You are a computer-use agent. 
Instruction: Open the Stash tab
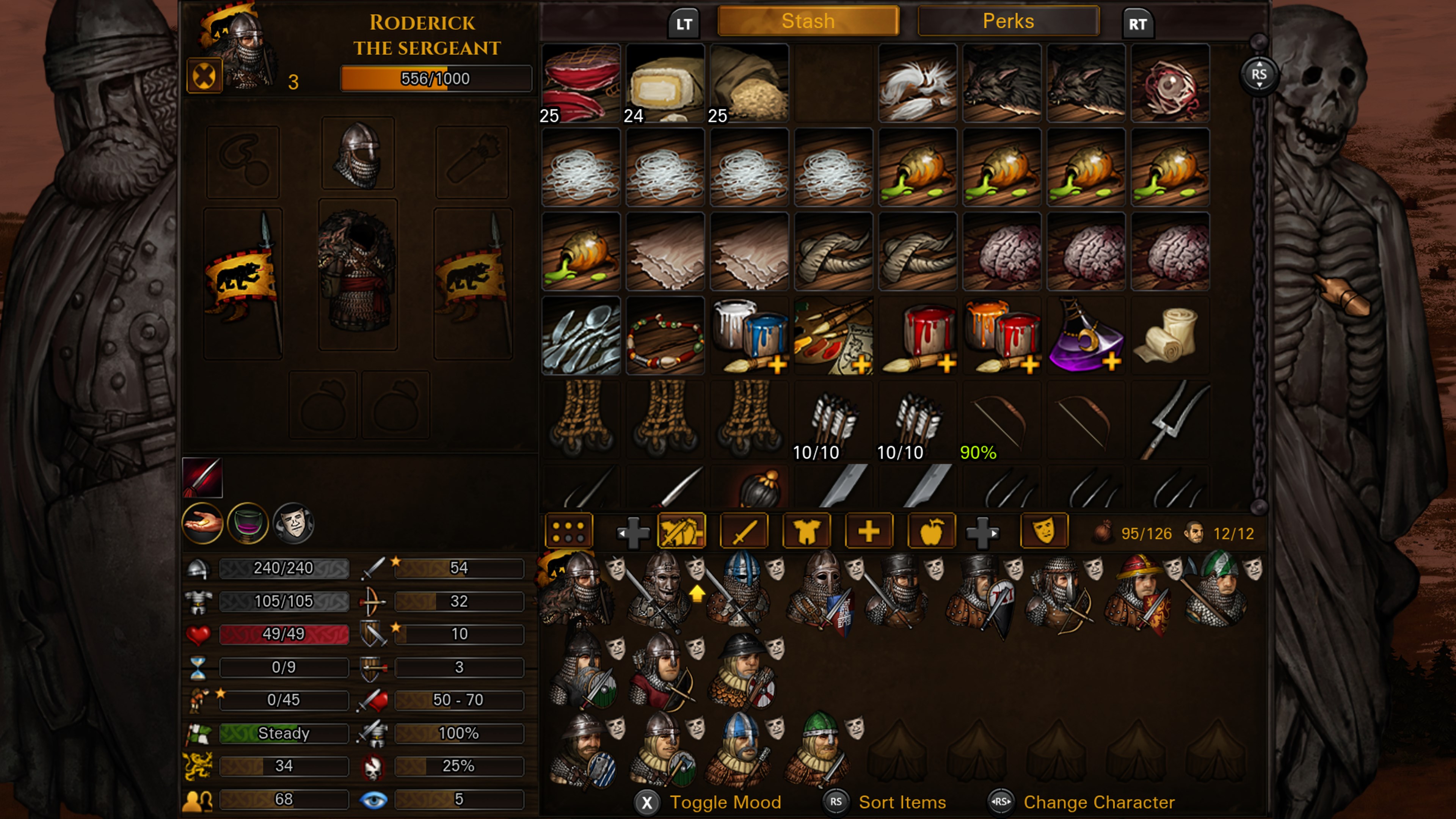[808, 22]
